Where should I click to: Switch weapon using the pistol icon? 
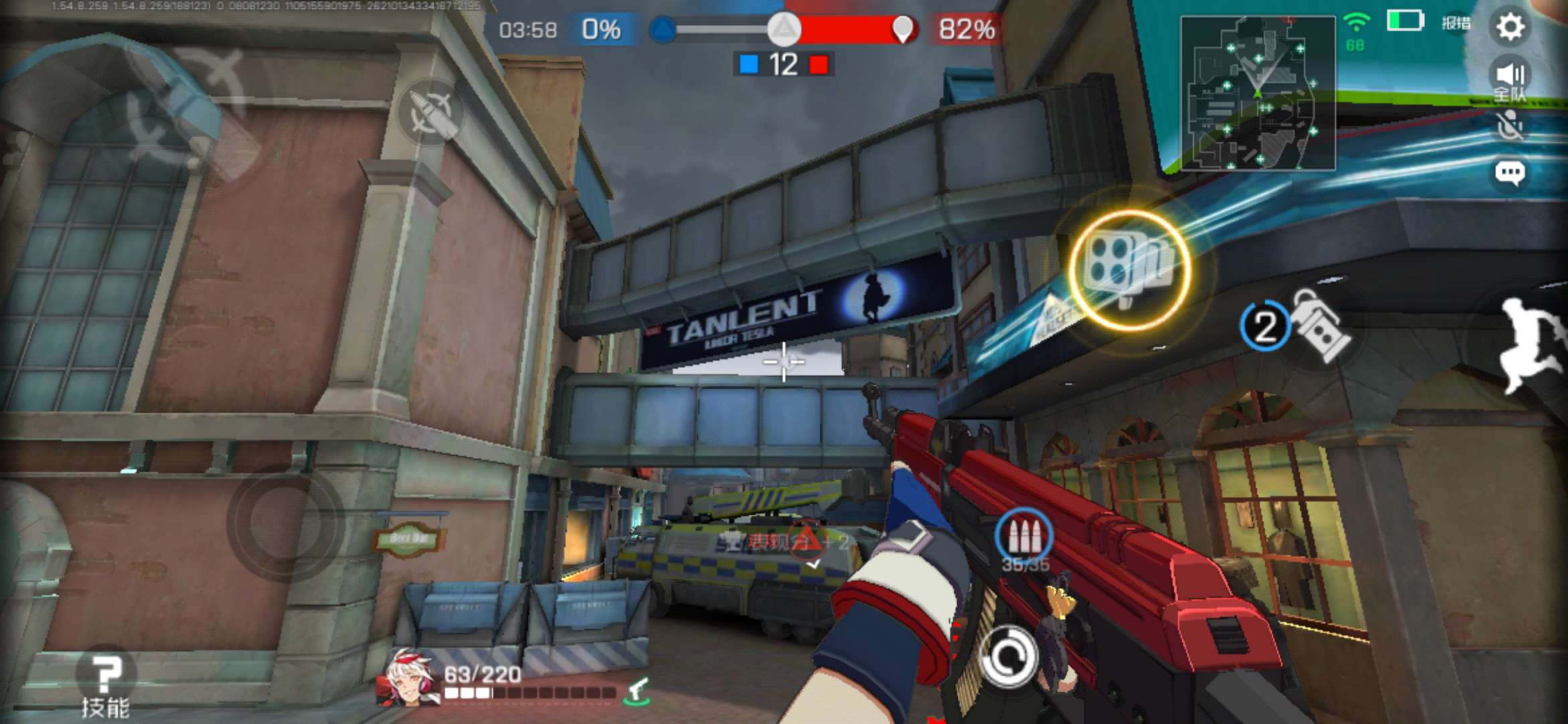(638, 690)
